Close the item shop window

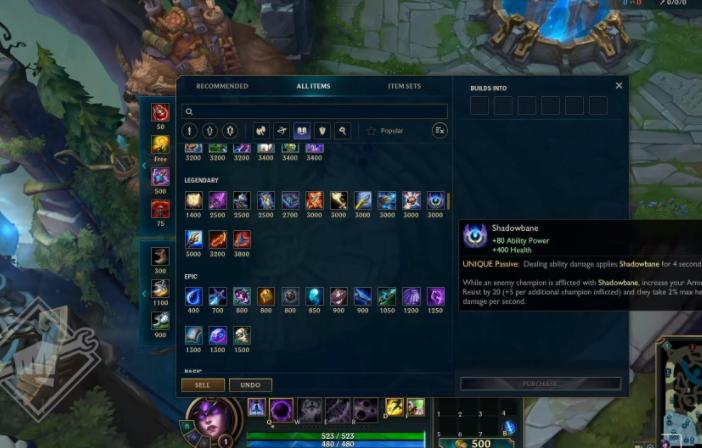click(619, 86)
